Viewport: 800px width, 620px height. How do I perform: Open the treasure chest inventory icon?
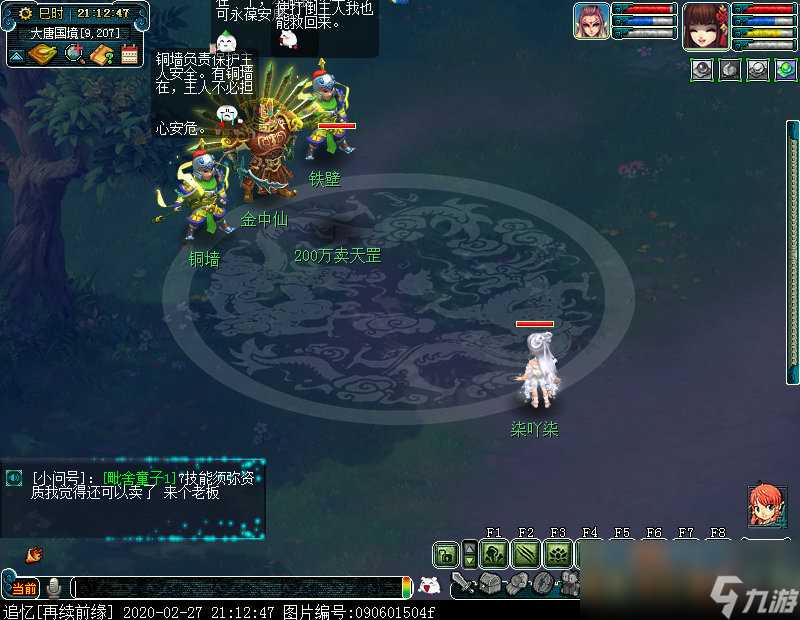pyautogui.click(x=489, y=583)
